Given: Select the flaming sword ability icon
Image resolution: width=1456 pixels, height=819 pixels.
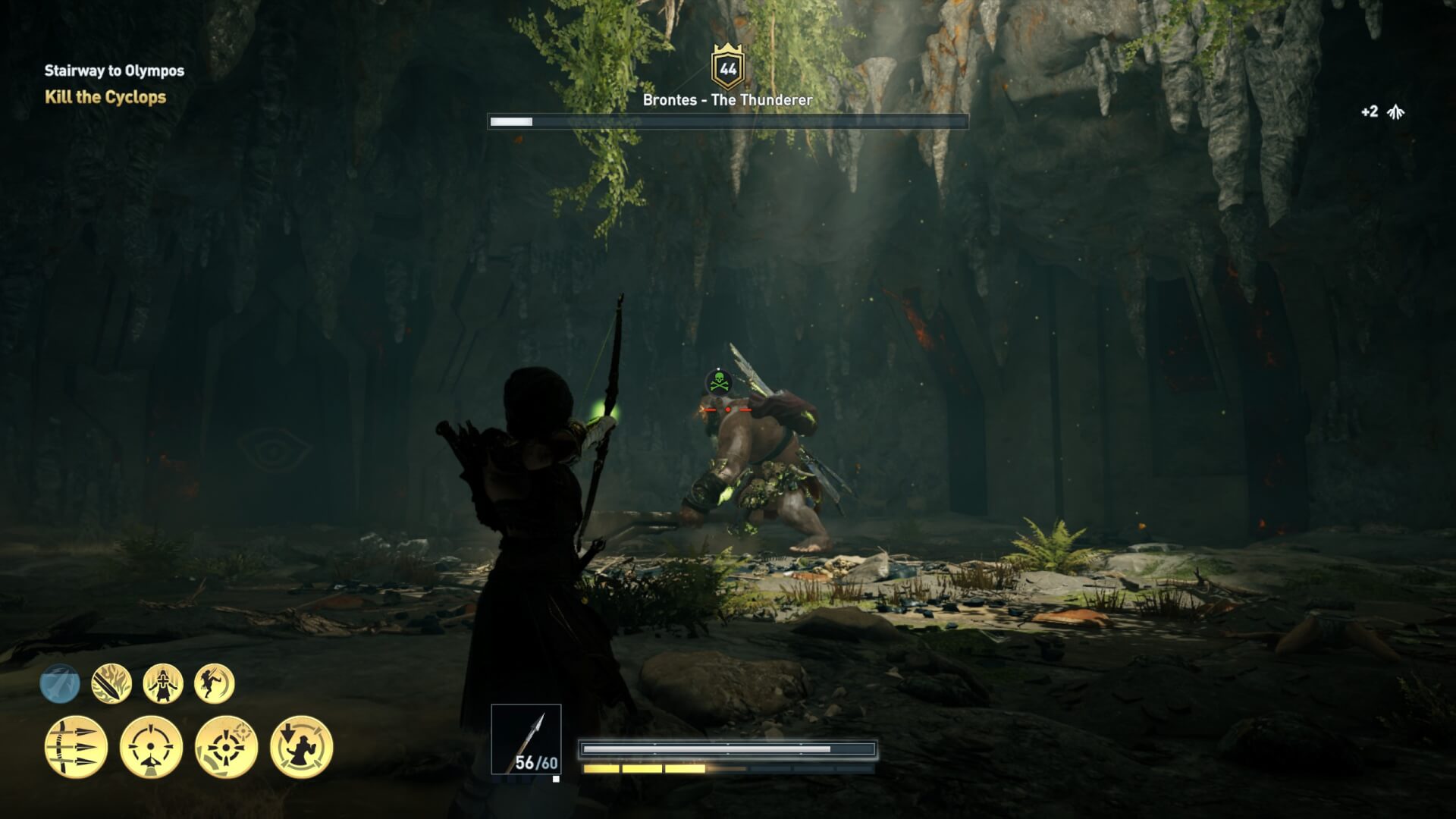Looking at the screenshot, I should pyautogui.click(x=111, y=684).
